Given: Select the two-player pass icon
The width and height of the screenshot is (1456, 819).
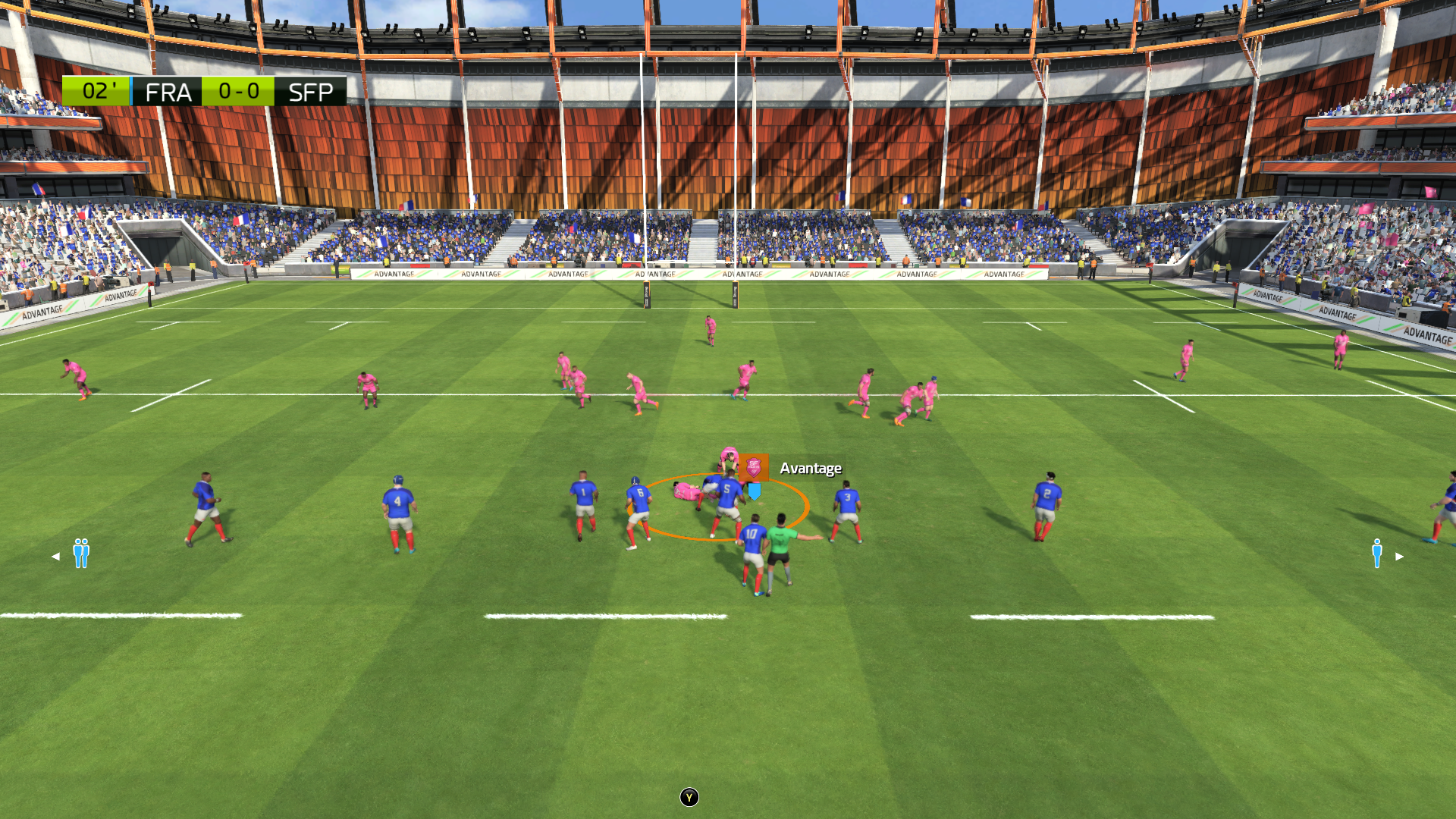Looking at the screenshot, I should click(81, 554).
